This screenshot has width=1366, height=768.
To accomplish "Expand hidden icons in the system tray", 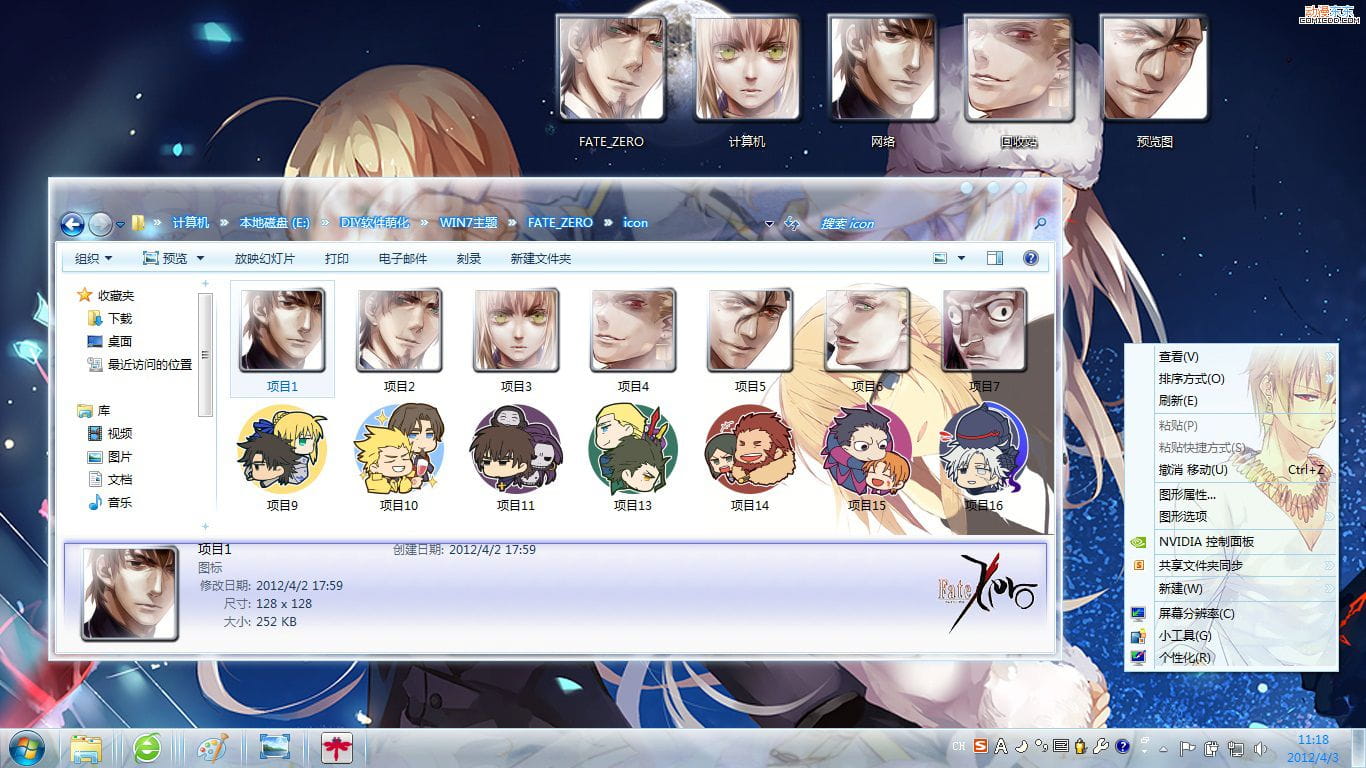I will [1163, 748].
